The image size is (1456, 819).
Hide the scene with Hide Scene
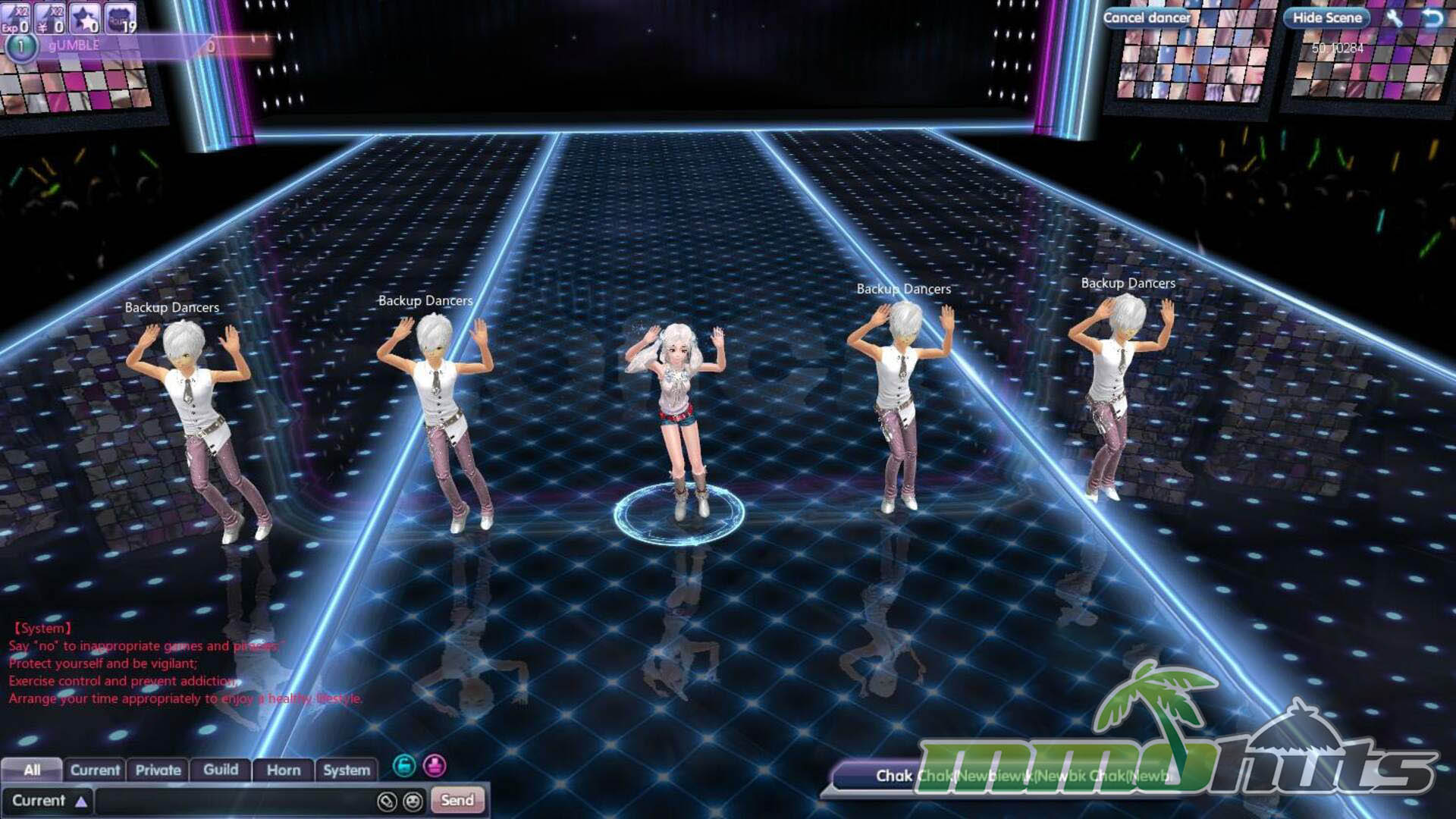coord(1326,17)
